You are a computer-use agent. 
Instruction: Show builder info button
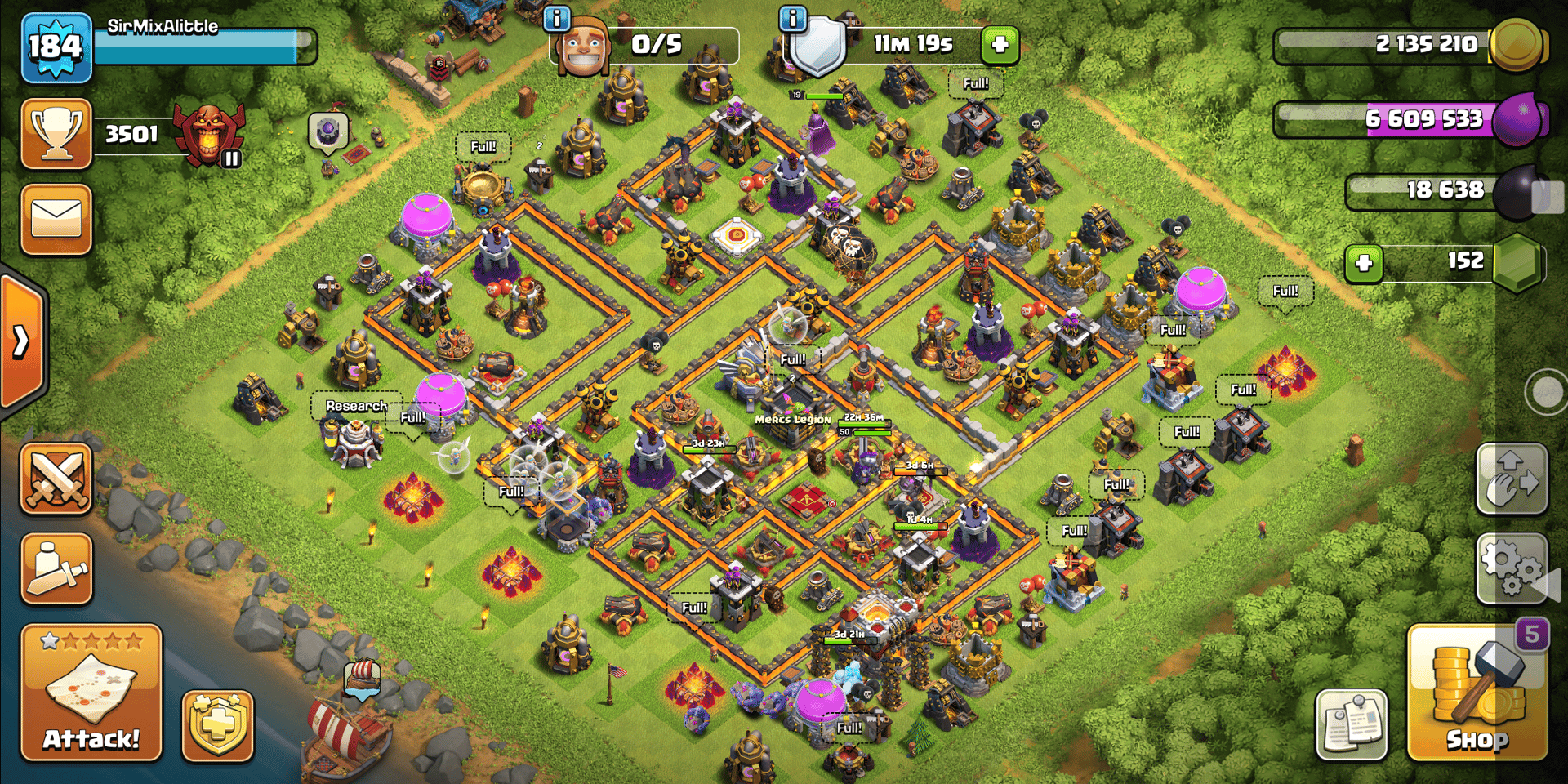tap(556, 18)
